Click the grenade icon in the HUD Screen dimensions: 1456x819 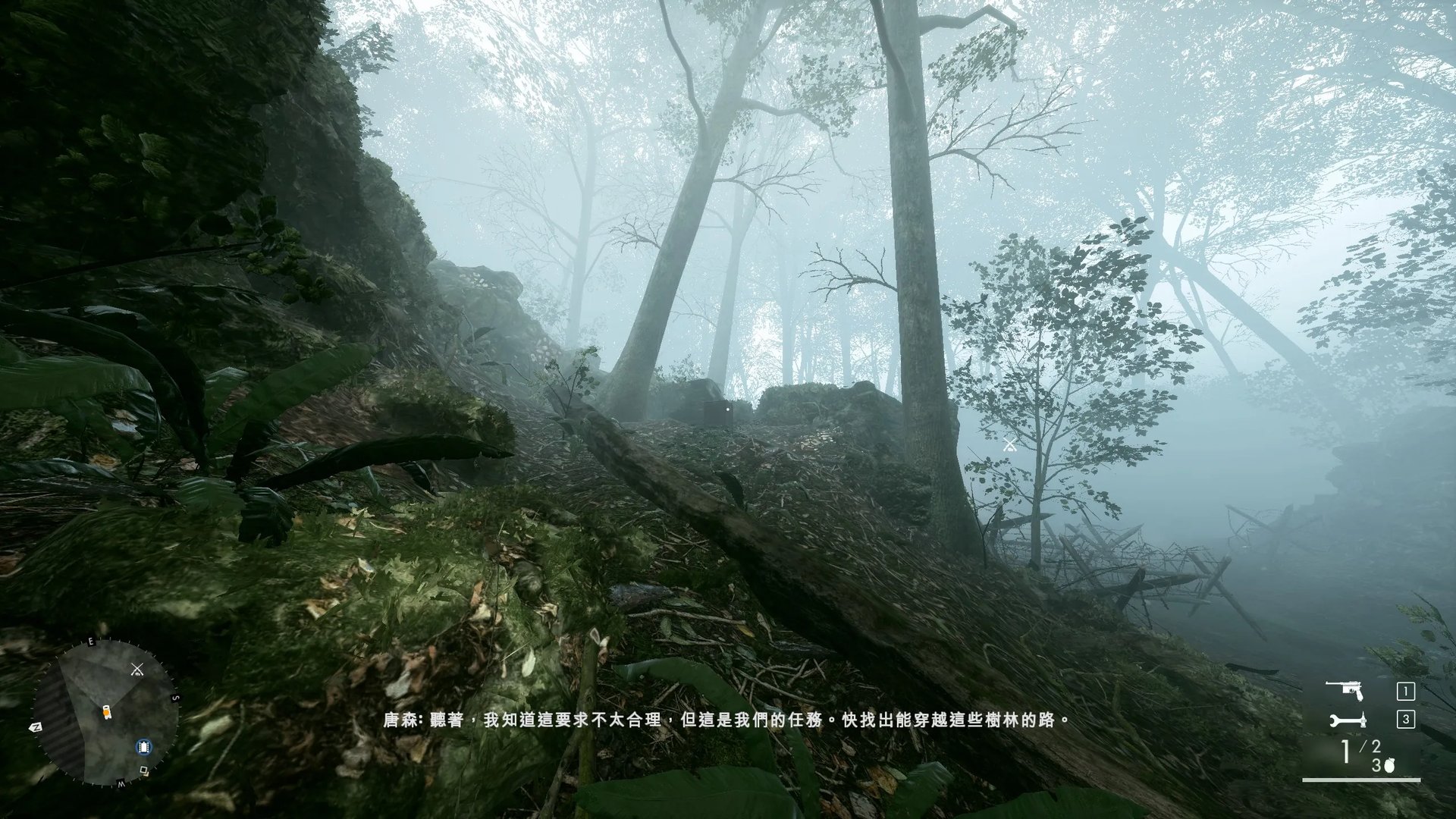coord(1389,766)
